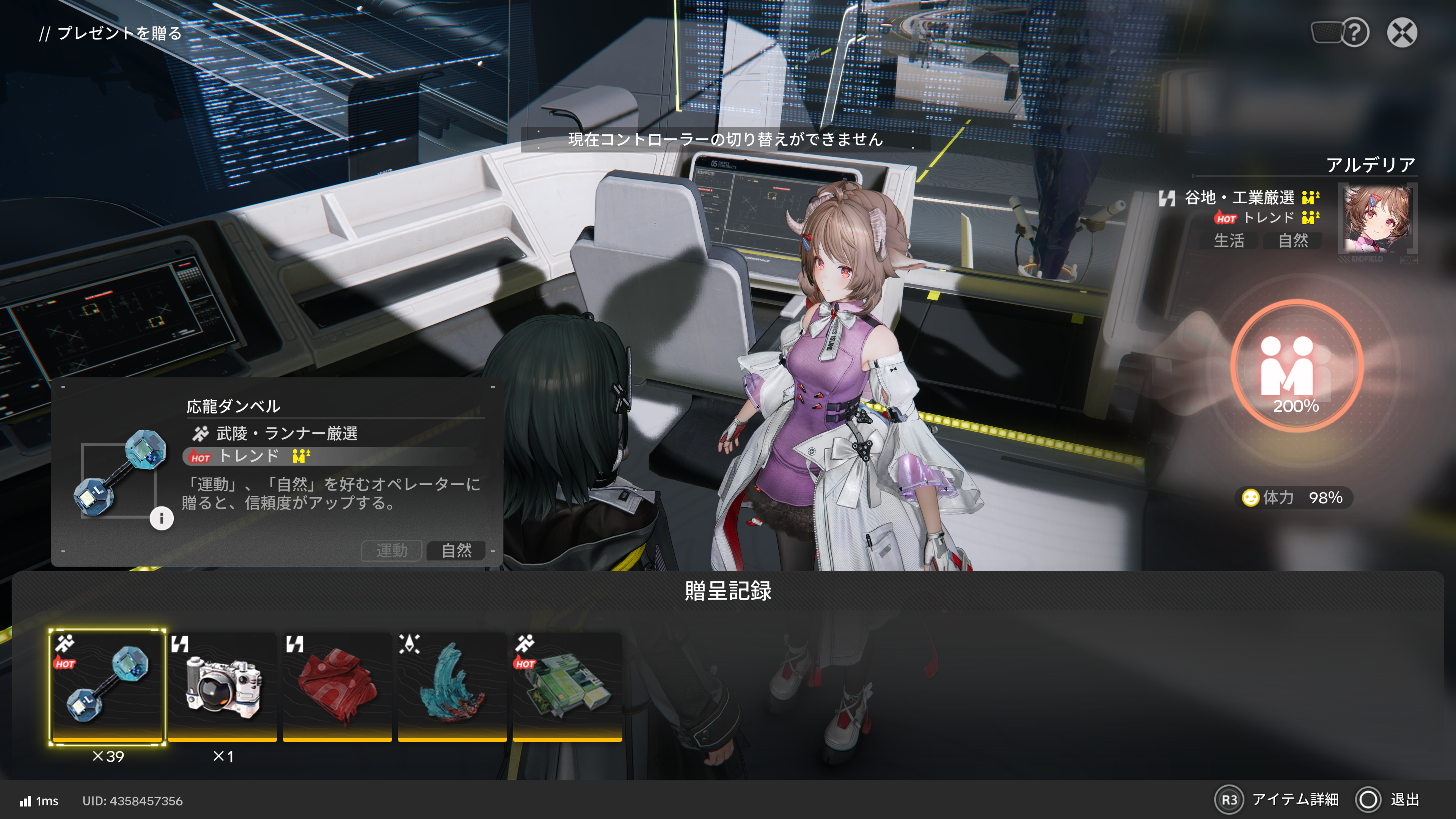Pick the red cloth gift item
This screenshot has width=1456, height=819.
tap(338, 685)
